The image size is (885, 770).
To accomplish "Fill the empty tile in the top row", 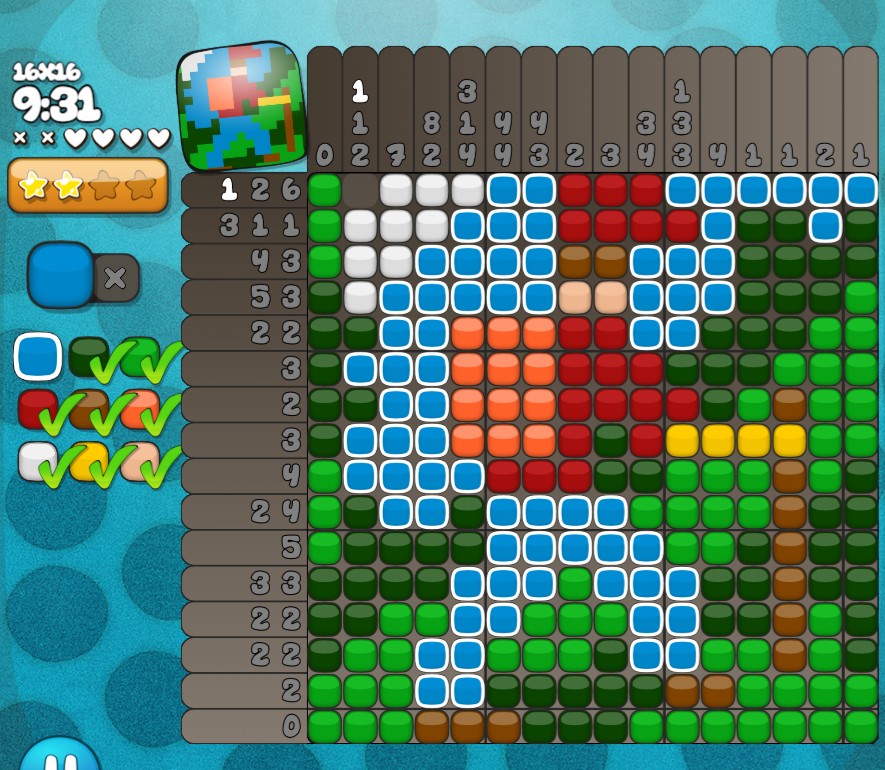I will (x=360, y=190).
